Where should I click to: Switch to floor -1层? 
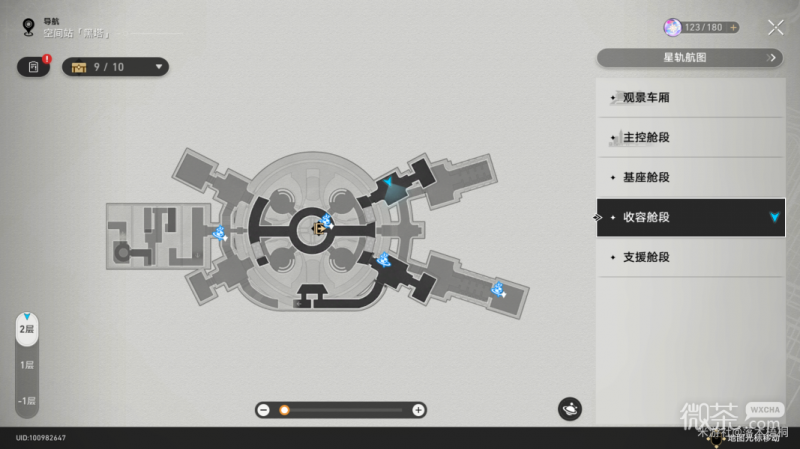coord(27,401)
